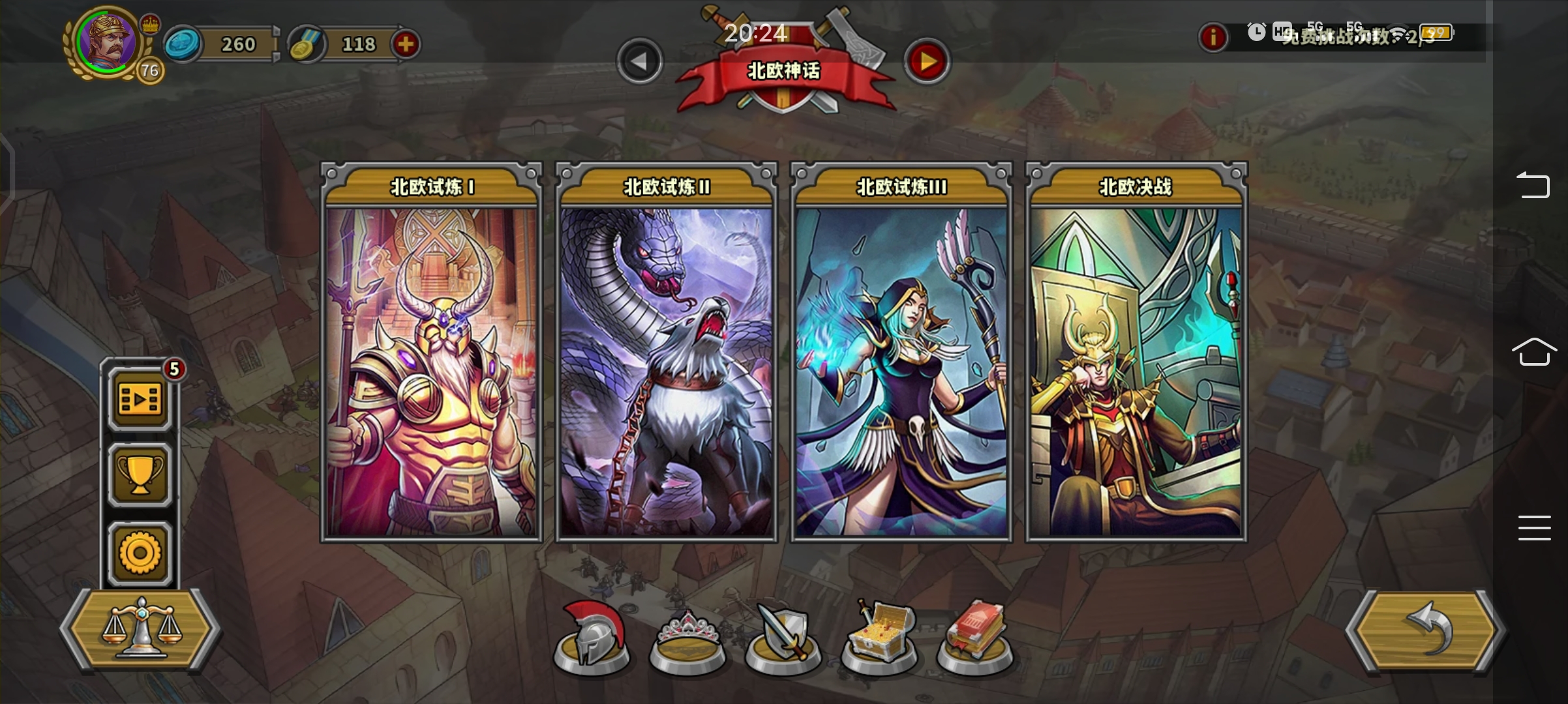This screenshot has width=1568, height=704.
Task: Open the balance scales panel
Action: tap(139, 631)
